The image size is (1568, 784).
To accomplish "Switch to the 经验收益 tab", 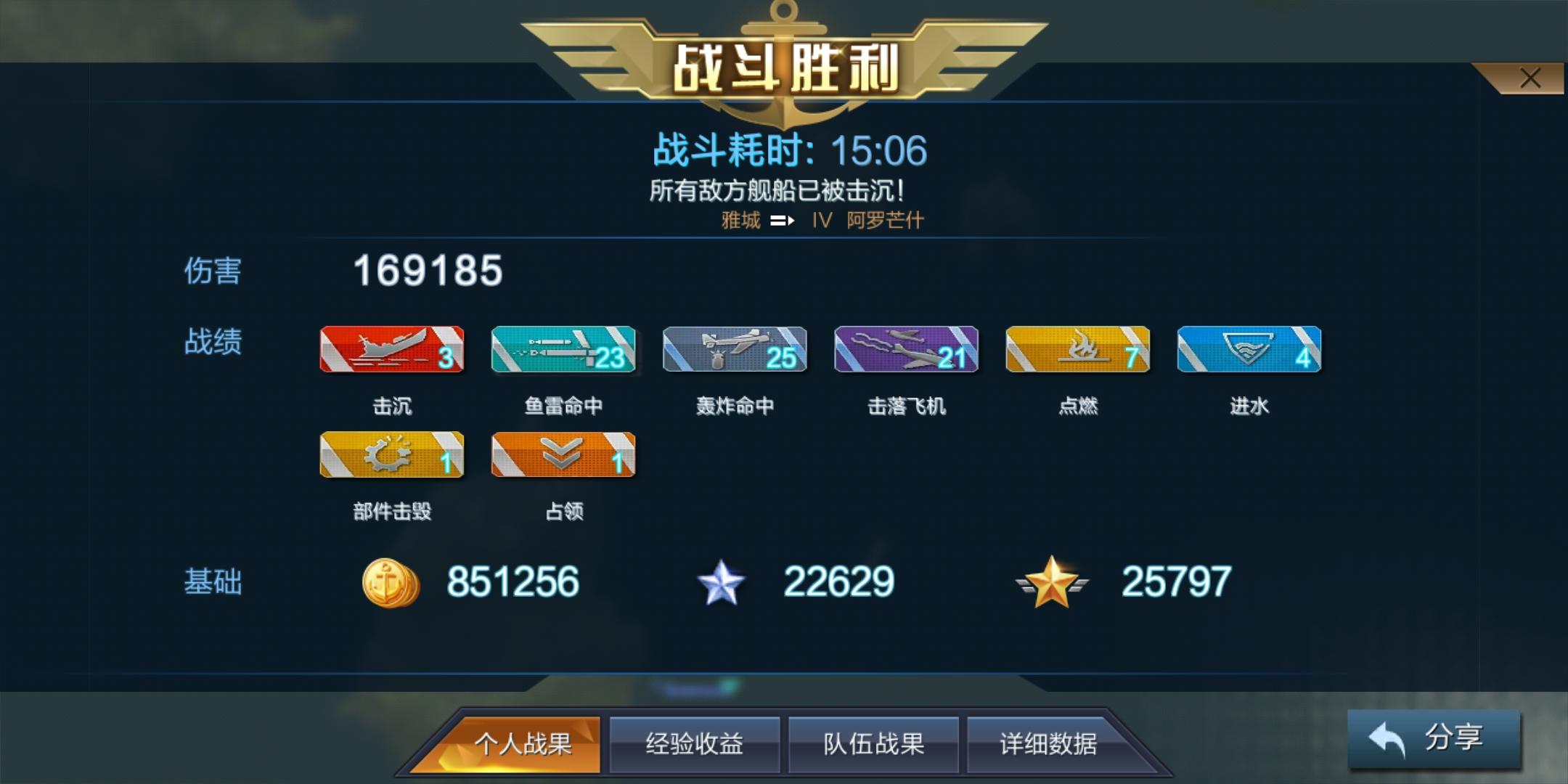I will [x=695, y=744].
